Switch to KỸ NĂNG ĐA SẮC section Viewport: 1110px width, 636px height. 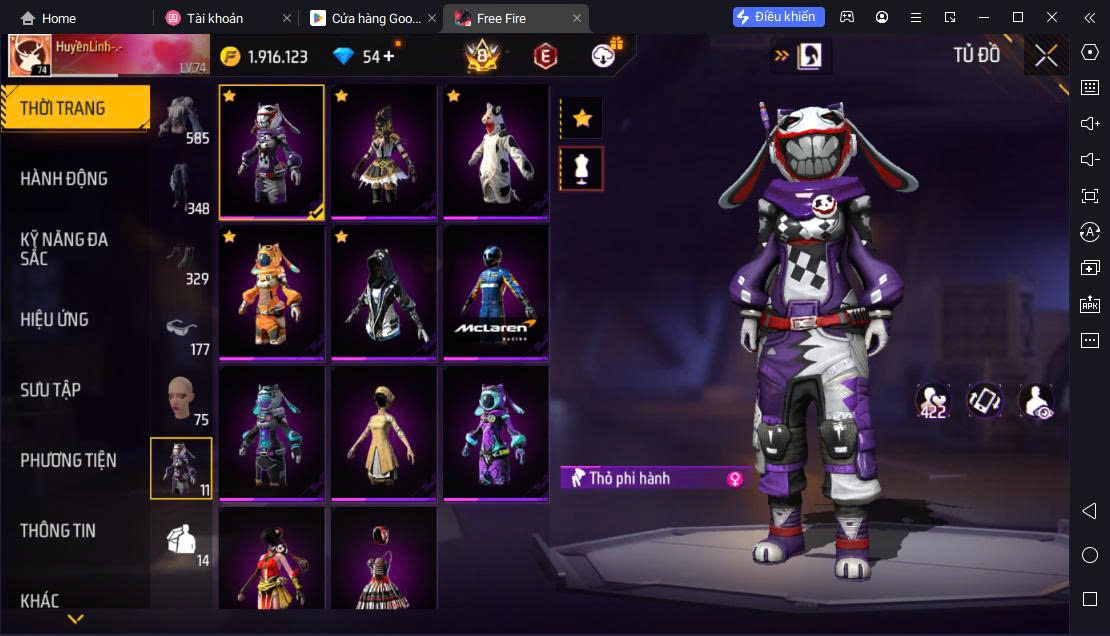(x=64, y=249)
